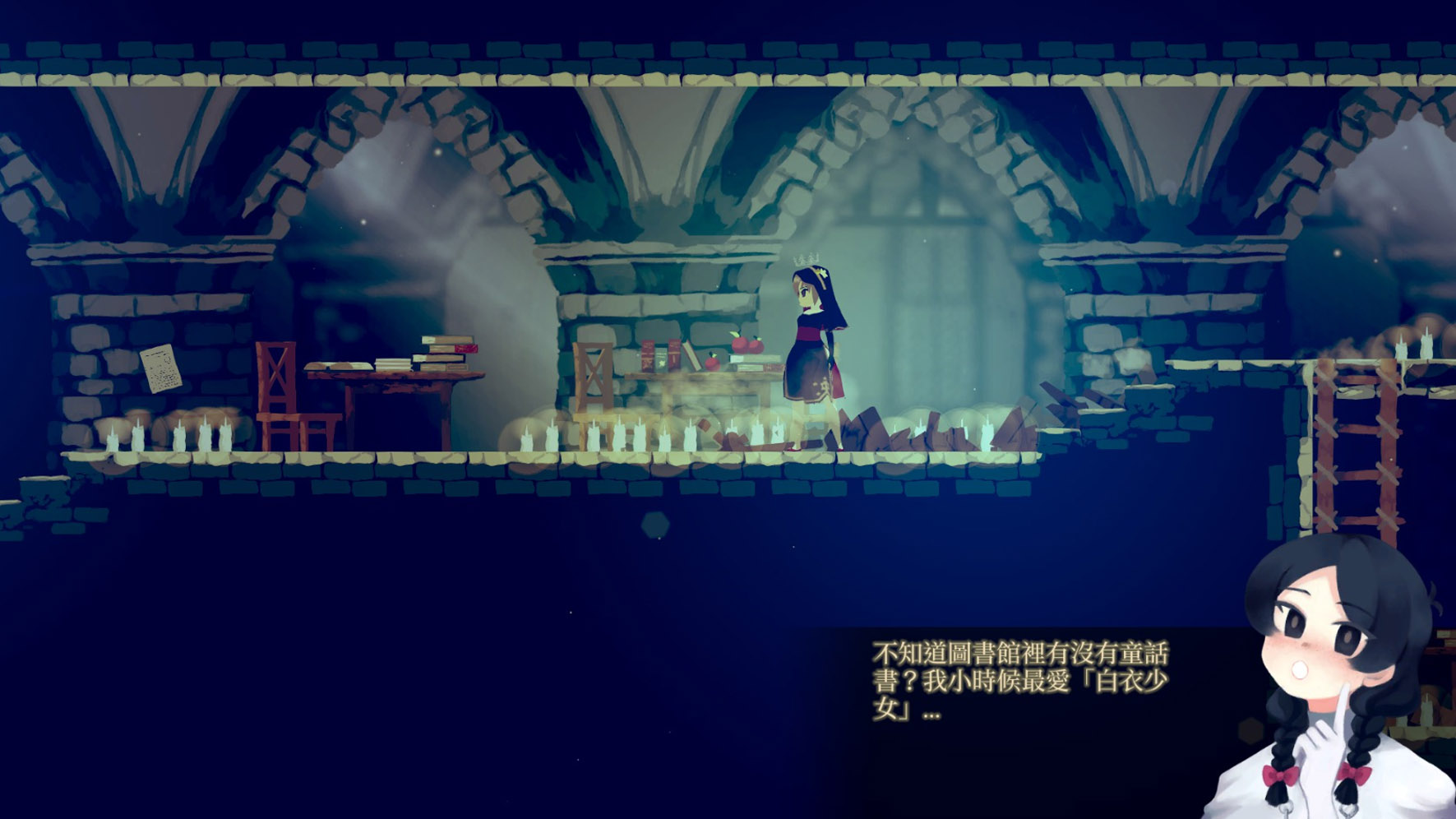This screenshot has width=1456, height=819.
Task: Click the paper note pinned to the left wall
Action: pos(161,367)
